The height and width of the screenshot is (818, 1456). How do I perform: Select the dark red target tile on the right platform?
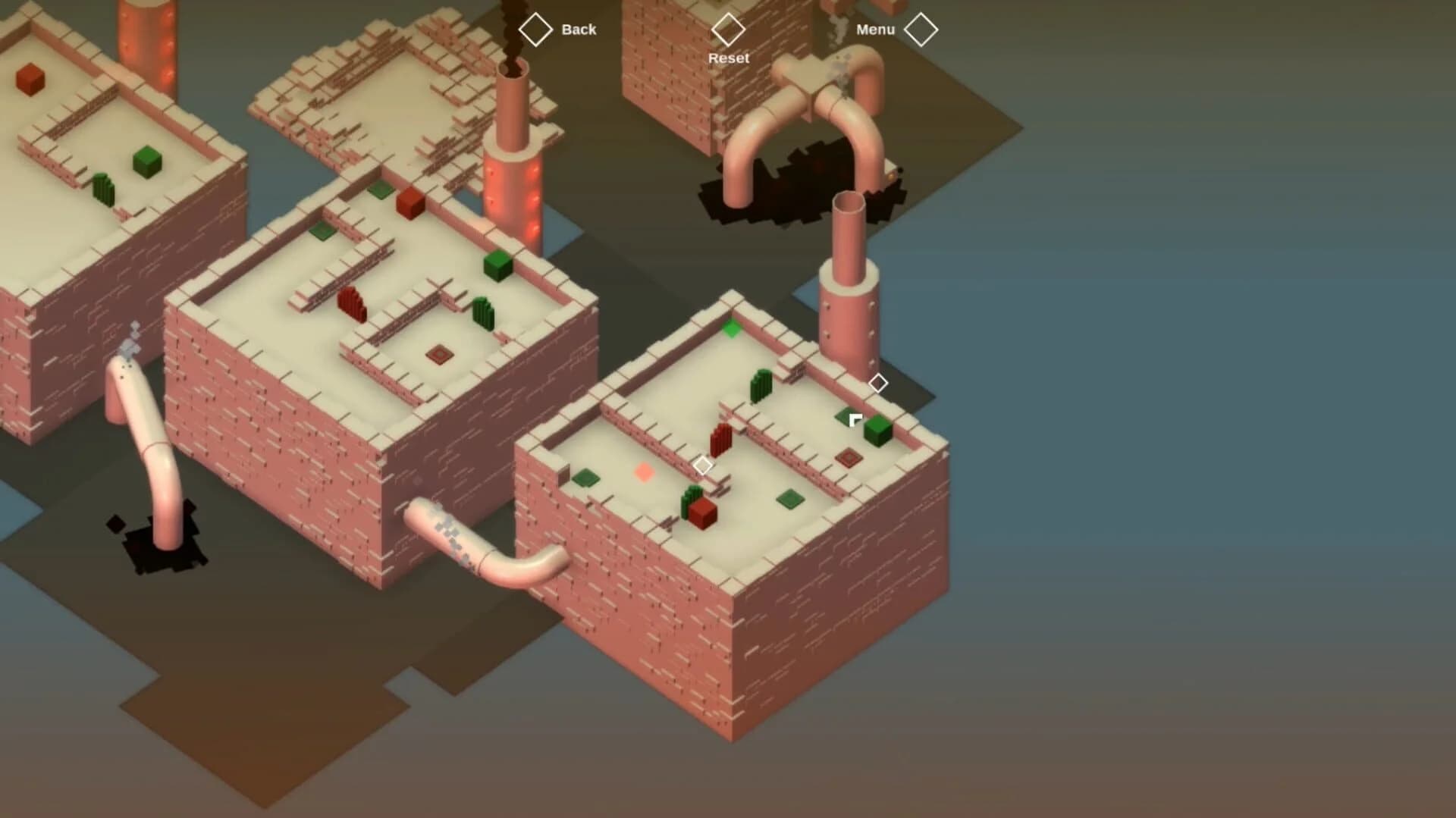849,458
